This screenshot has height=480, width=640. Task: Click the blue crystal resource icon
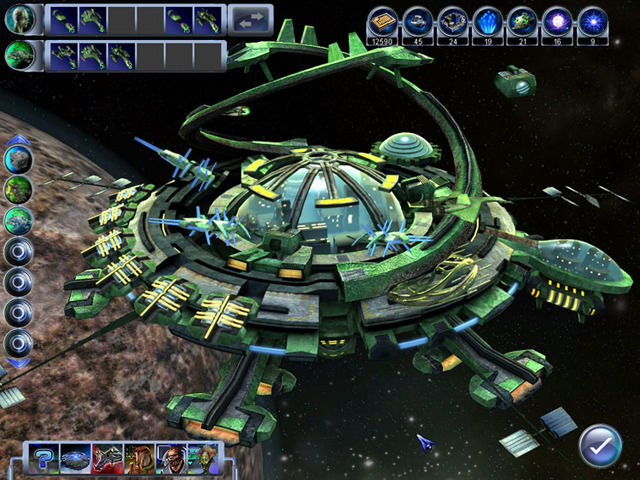pos(487,20)
